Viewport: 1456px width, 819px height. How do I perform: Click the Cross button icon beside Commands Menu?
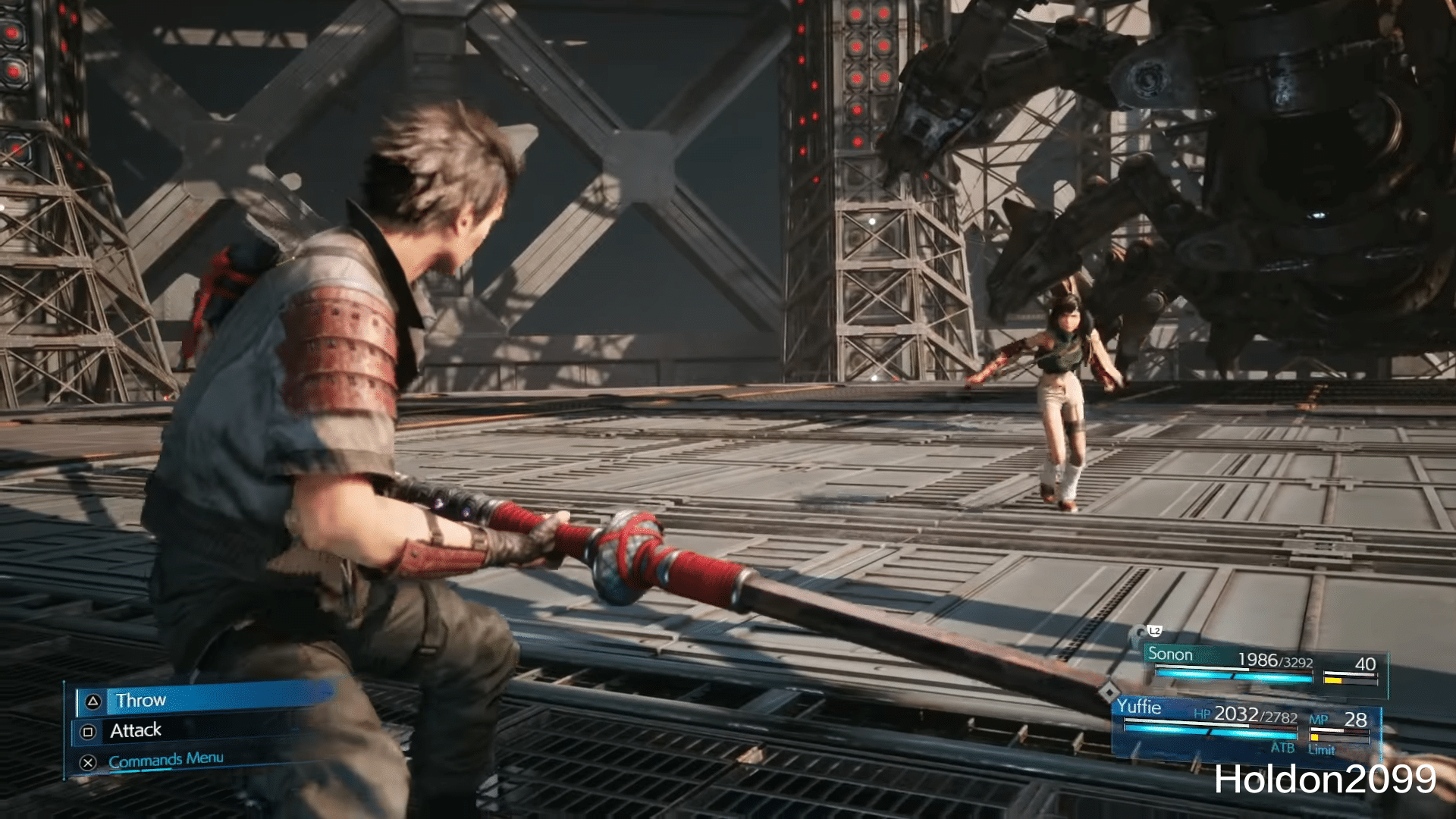[x=87, y=761]
